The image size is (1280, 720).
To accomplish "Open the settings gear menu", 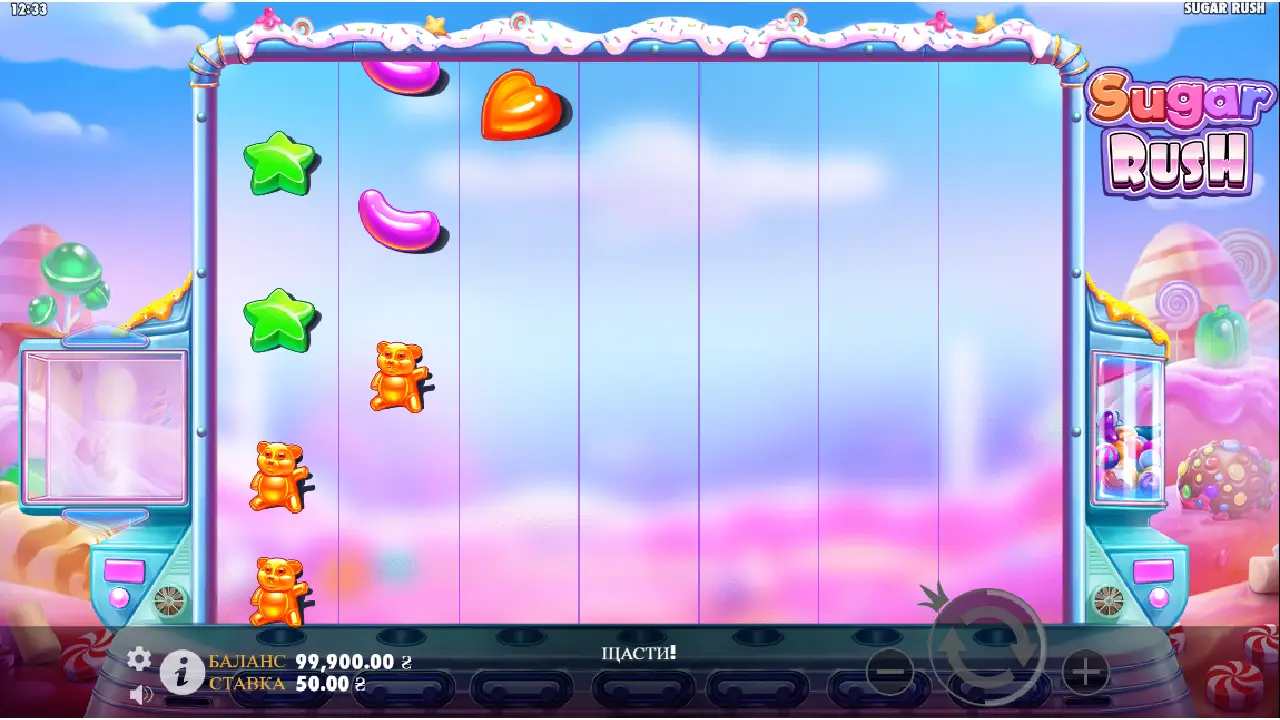I will point(138,660).
